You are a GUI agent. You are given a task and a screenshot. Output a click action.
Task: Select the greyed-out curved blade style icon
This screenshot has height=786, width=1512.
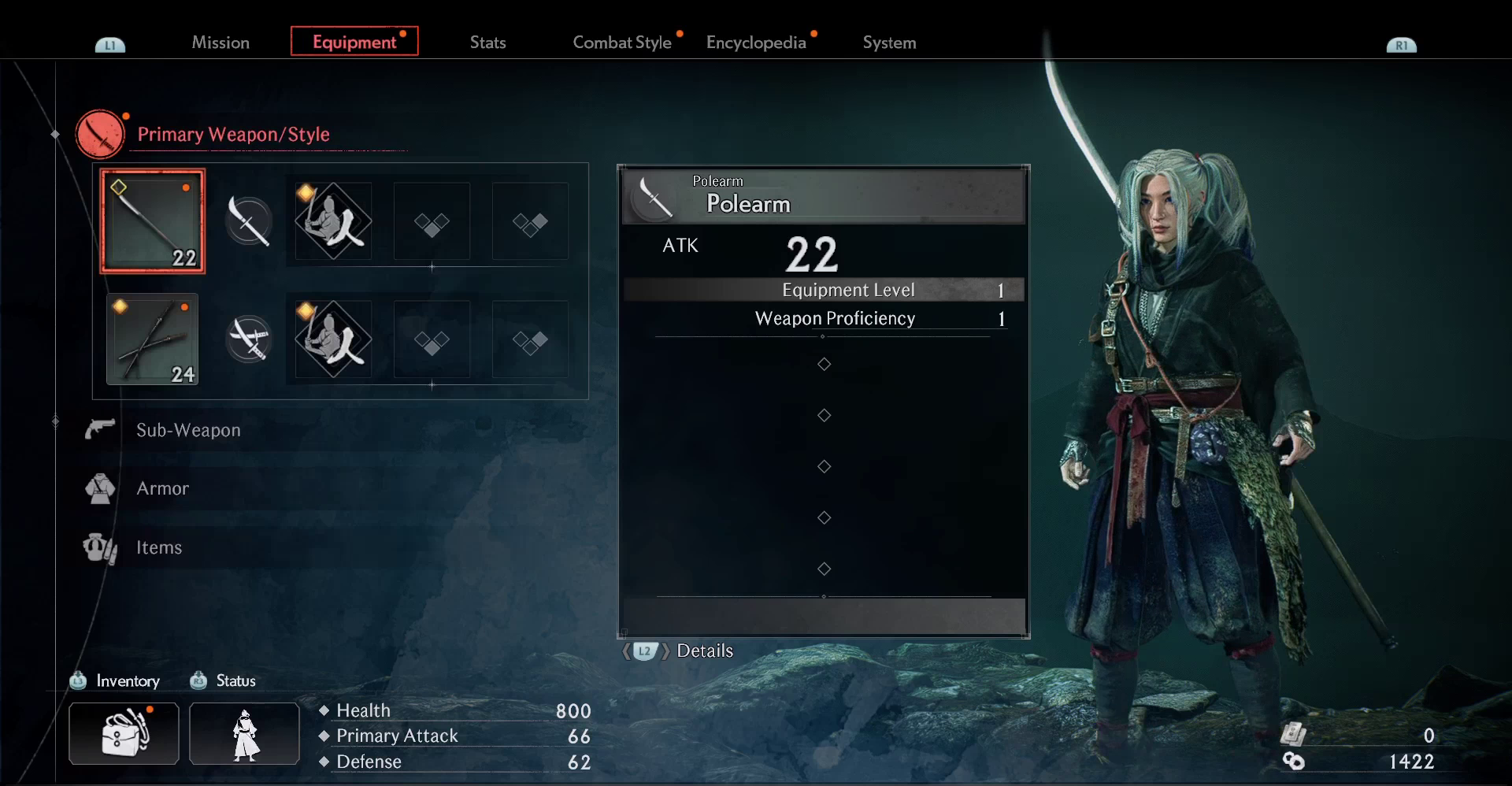click(x=249, y=221)
